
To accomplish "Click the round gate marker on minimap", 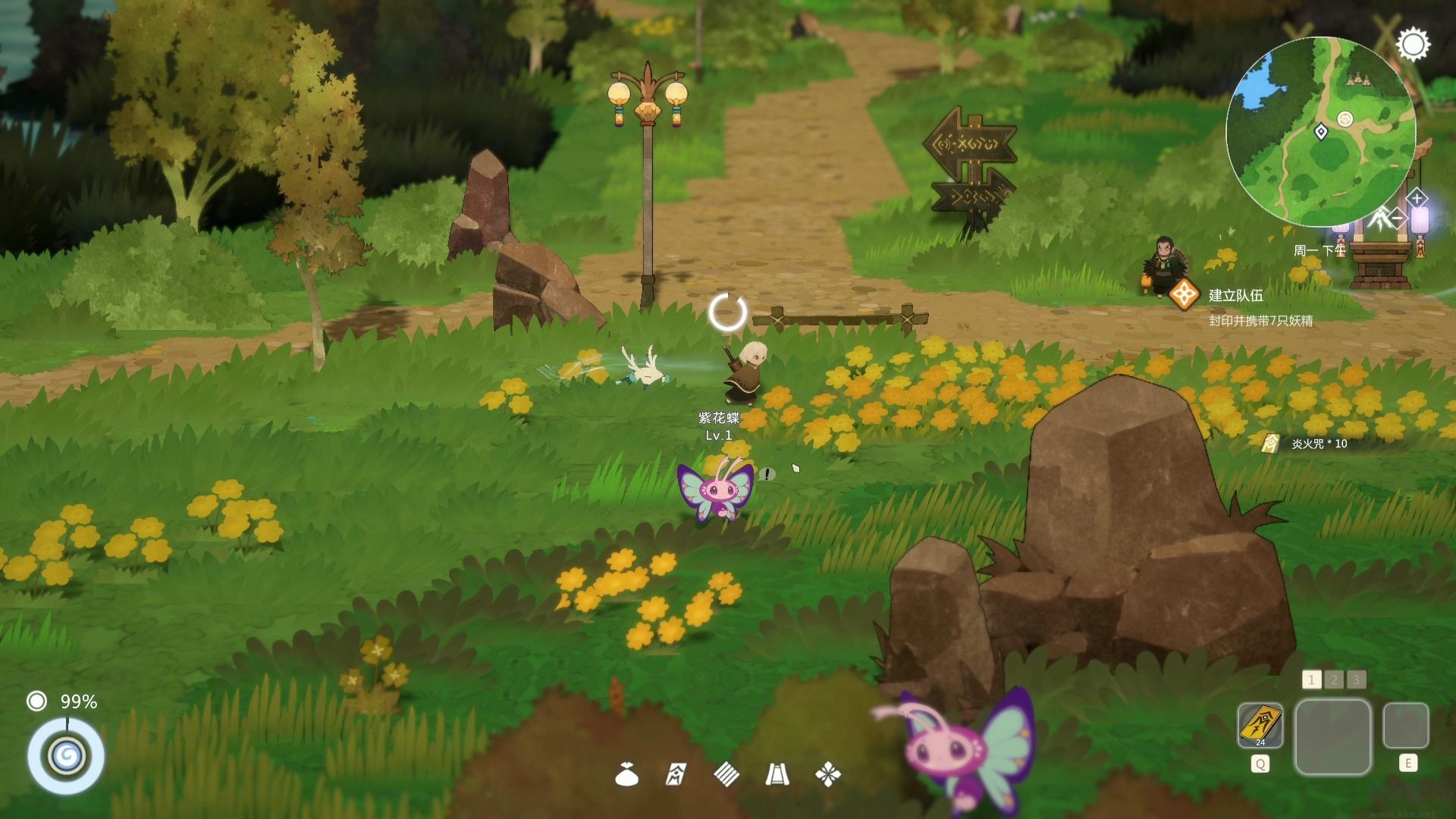I will pos(1345,119).
